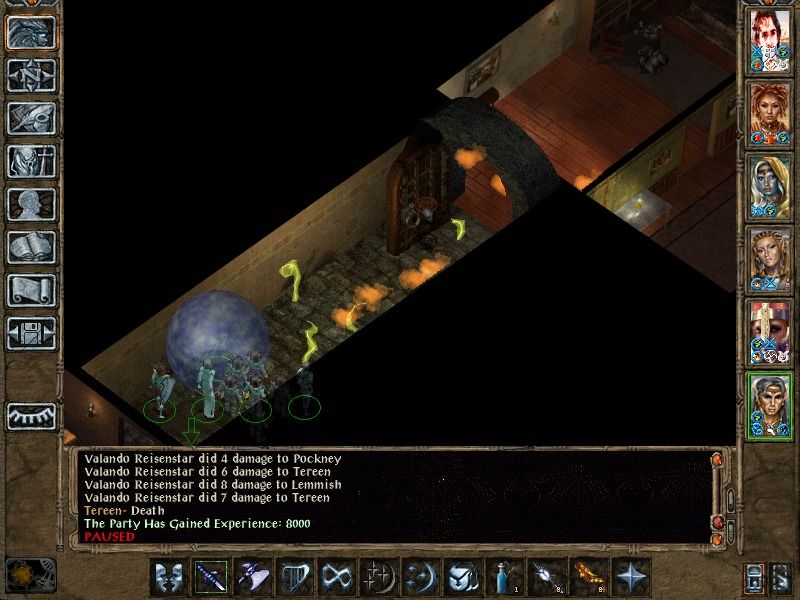Open the priest spell scroll
800x600 pixels.
tap(30, 289)
